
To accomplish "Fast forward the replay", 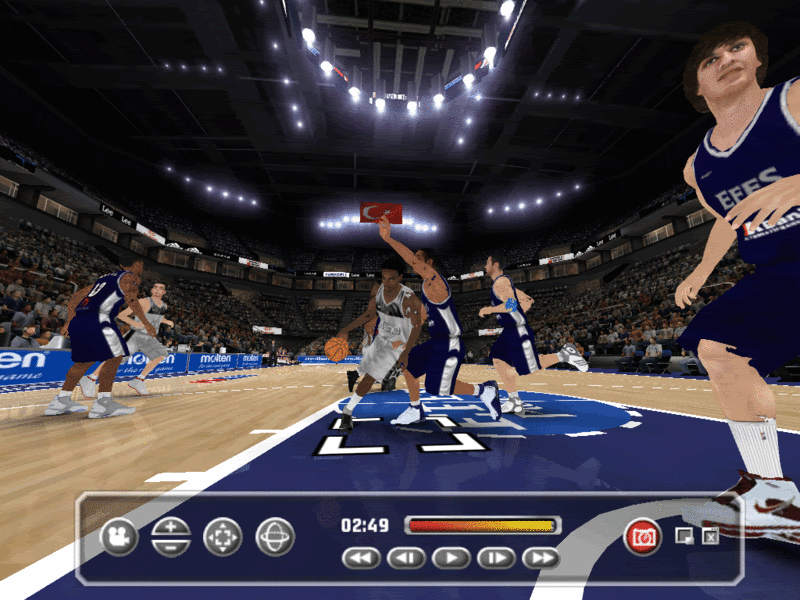I will [x=541, y=558].
